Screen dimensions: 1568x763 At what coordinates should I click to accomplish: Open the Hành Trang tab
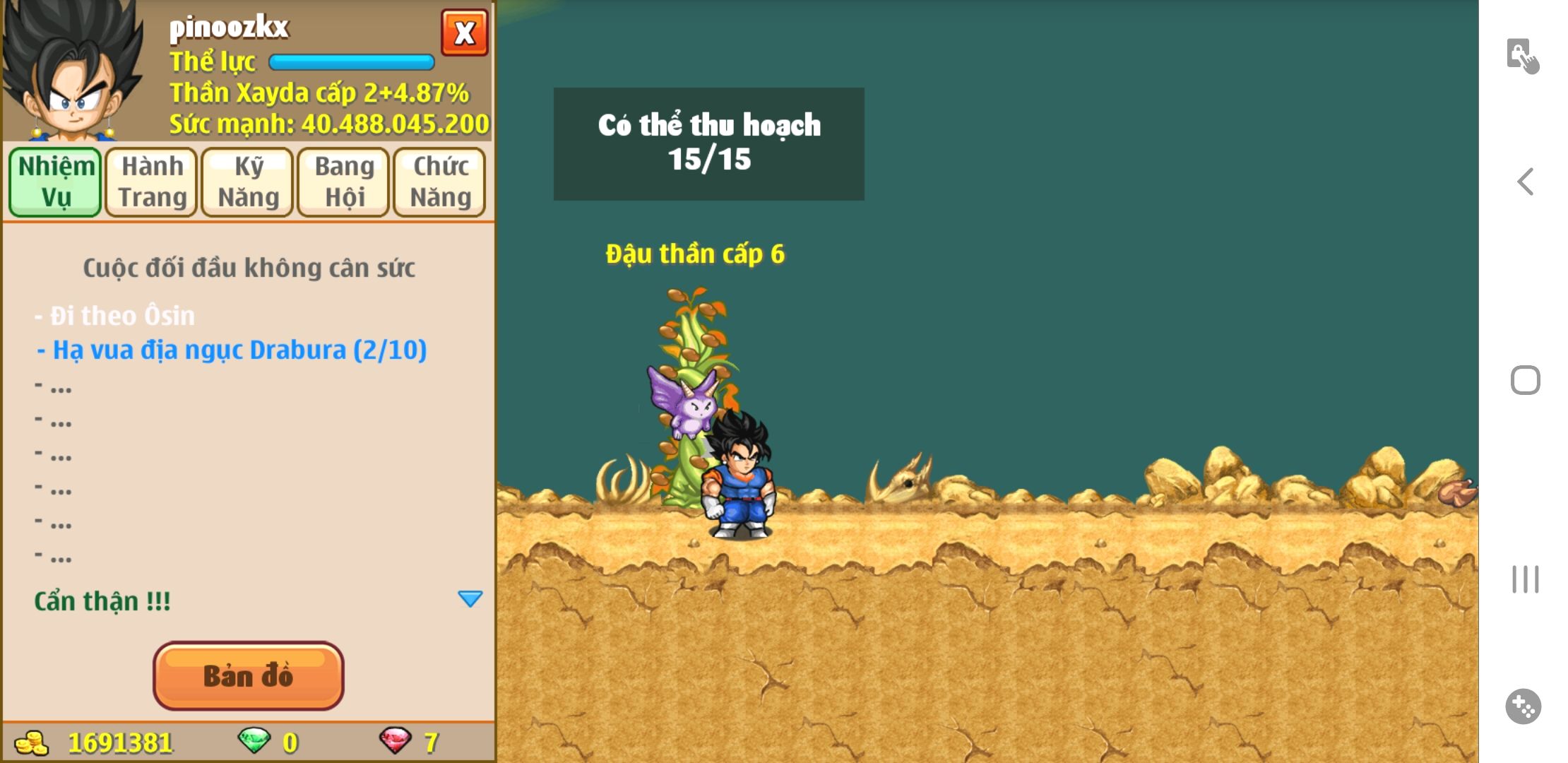coord(152,182)
